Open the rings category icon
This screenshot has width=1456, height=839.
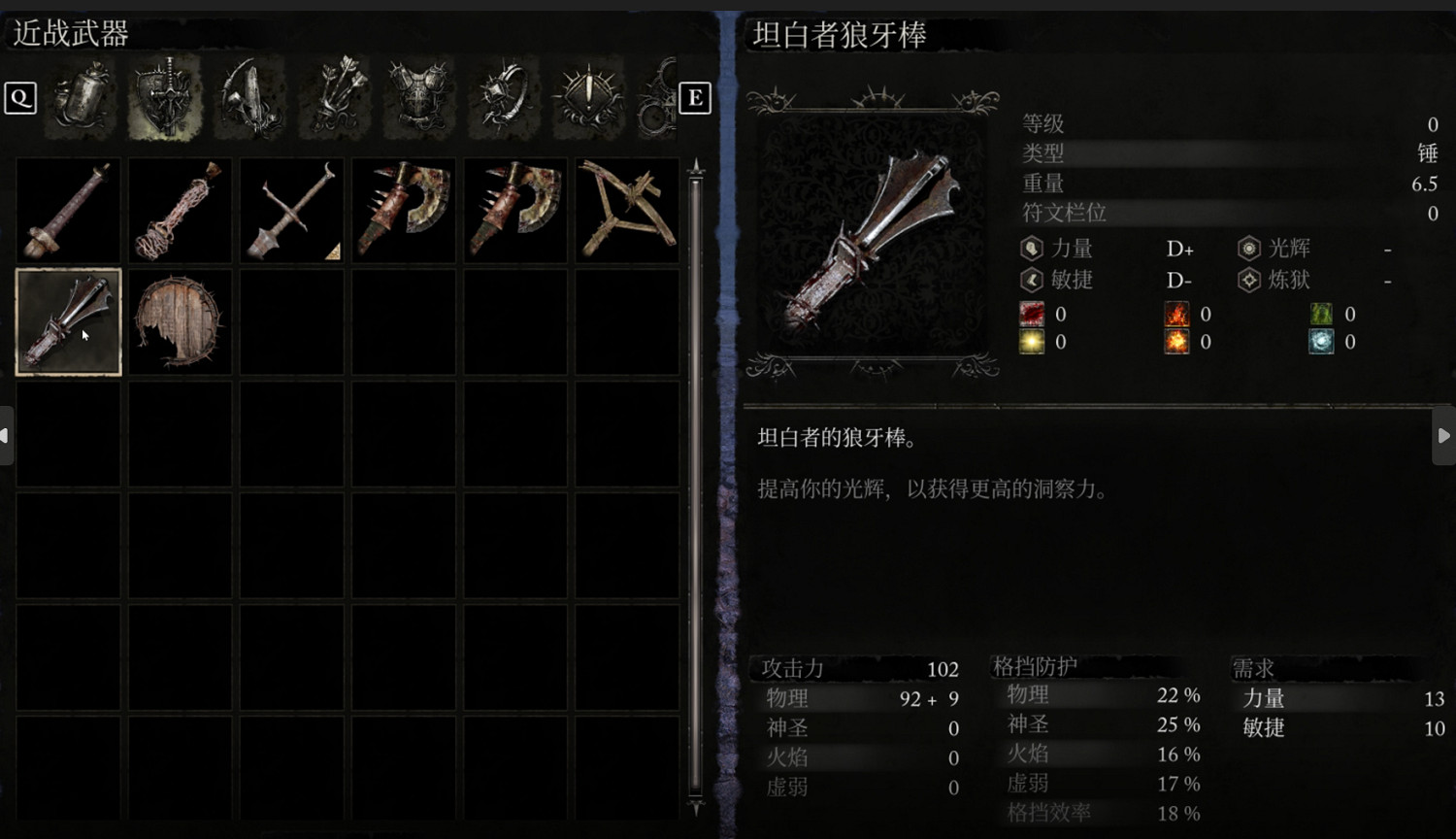tap(502, 97)
